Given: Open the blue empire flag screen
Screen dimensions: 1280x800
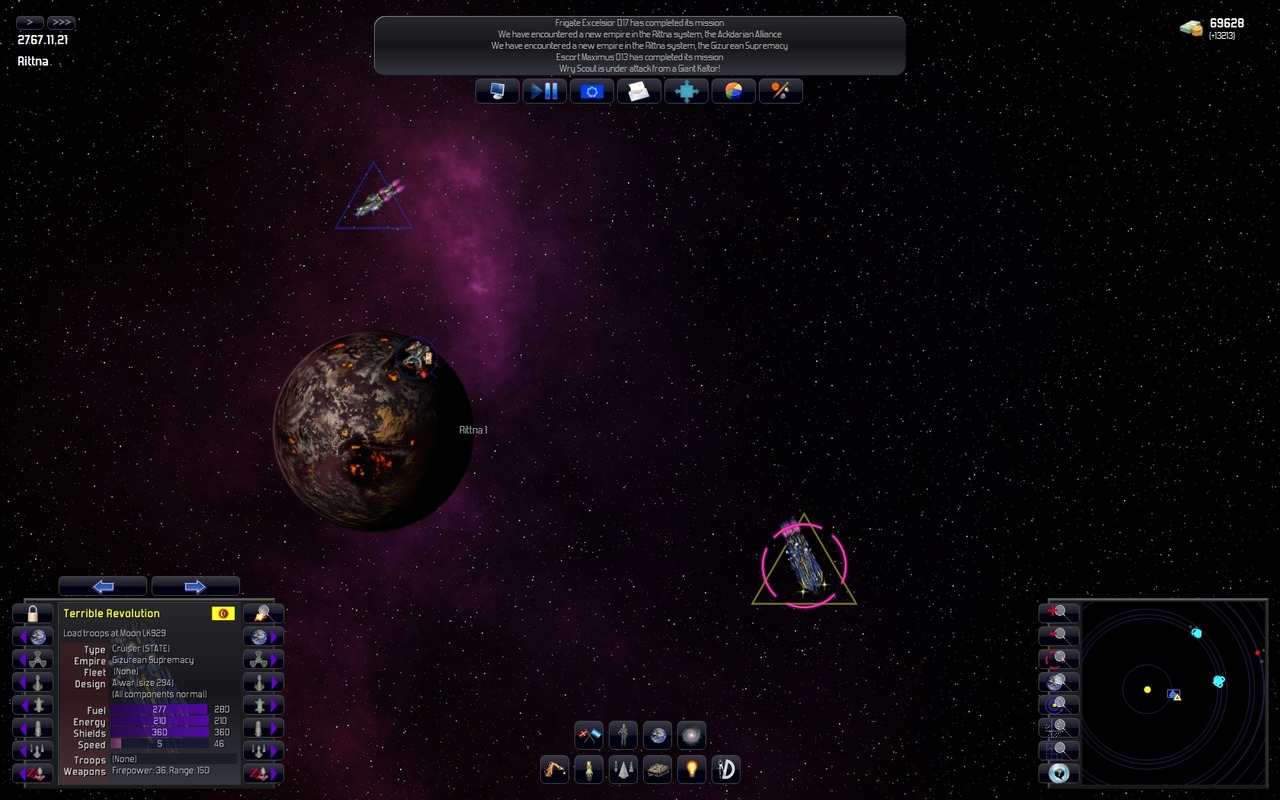Looking at the screenshot, I should click(x=592, y=91).
